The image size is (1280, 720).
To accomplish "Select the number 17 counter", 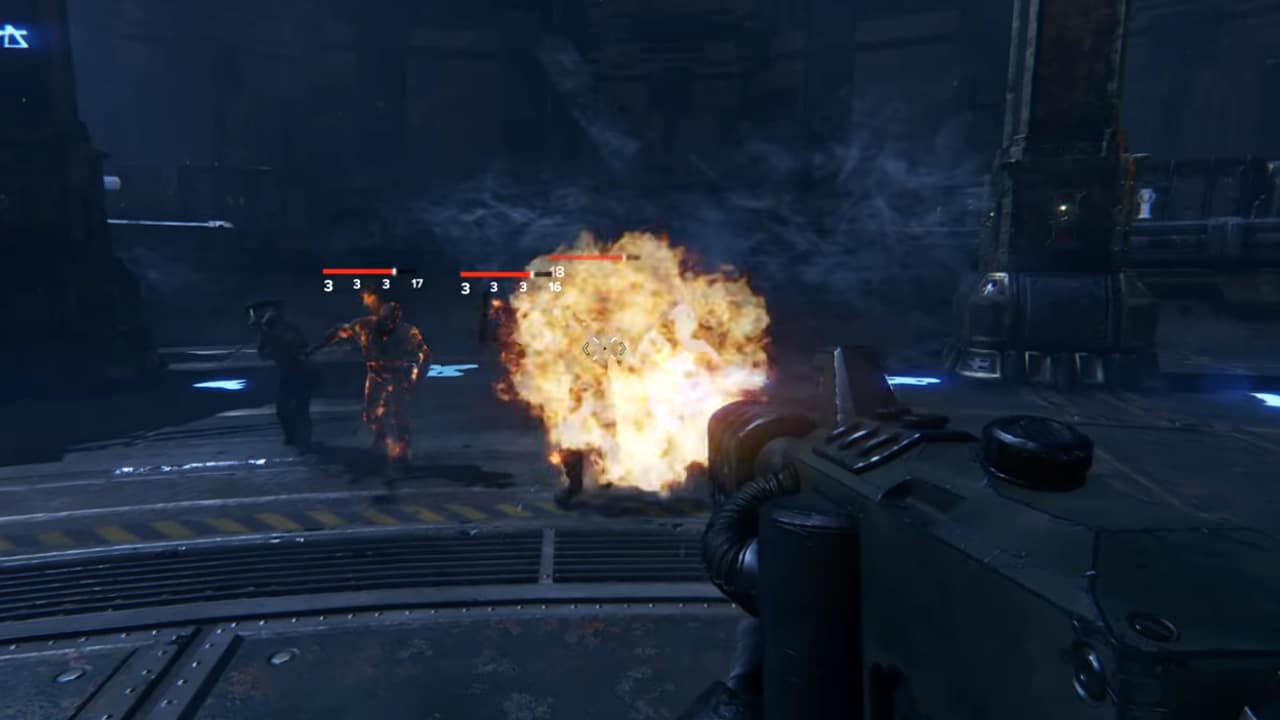I will (418, 284).
